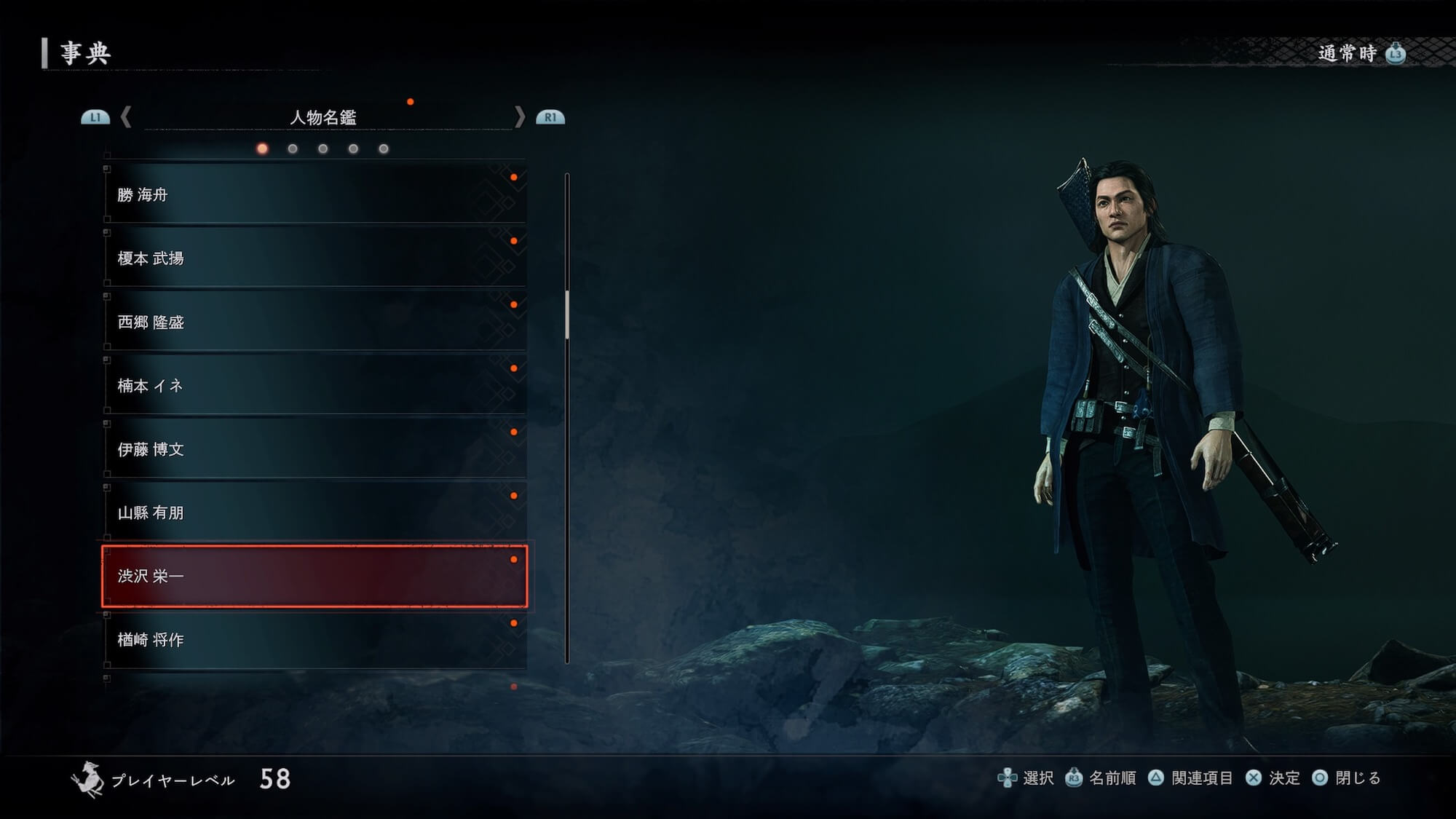Show 関連項目 related entries

[x=1191, y=778]
